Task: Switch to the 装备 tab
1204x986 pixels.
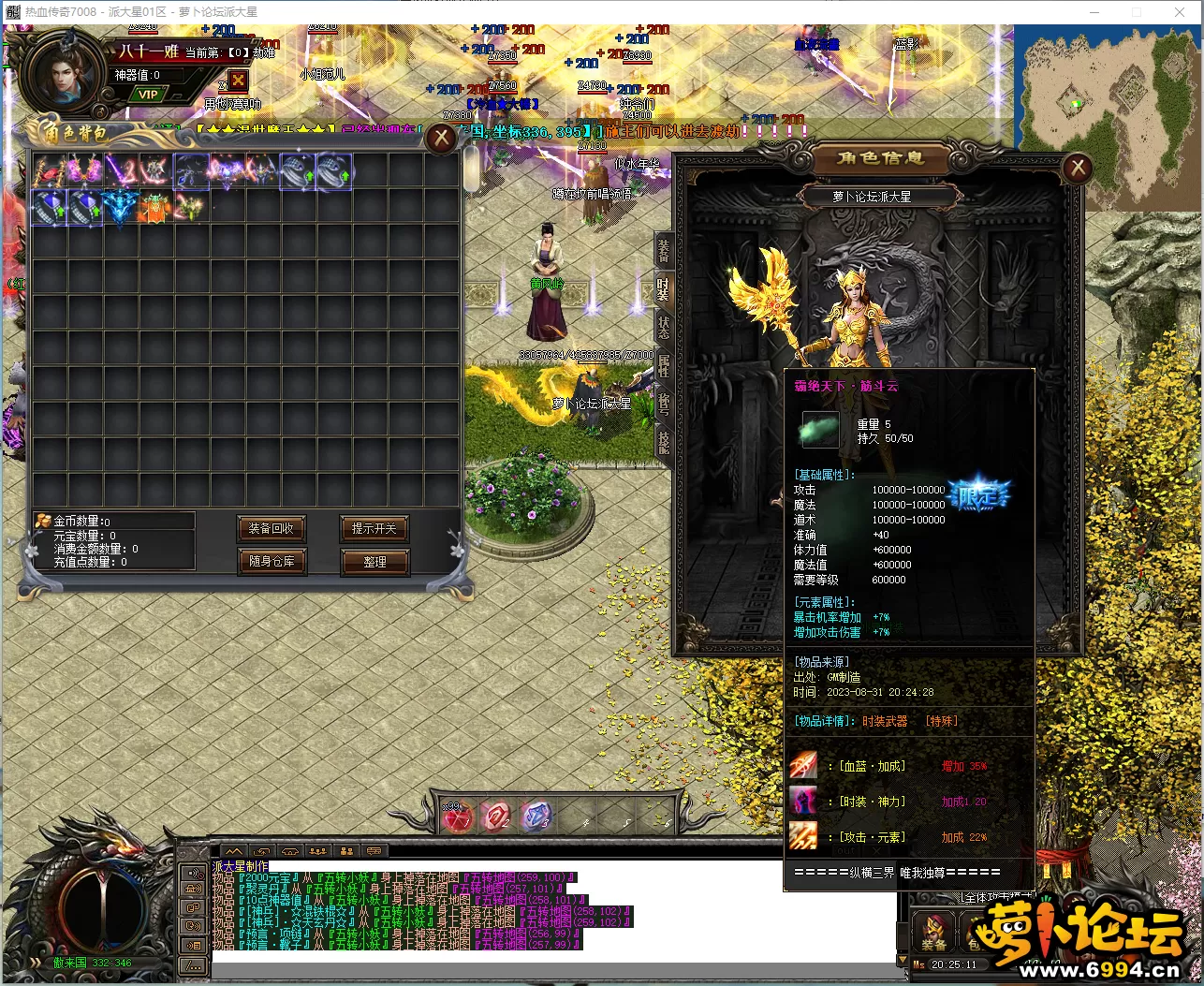Action: coord(663,250)
